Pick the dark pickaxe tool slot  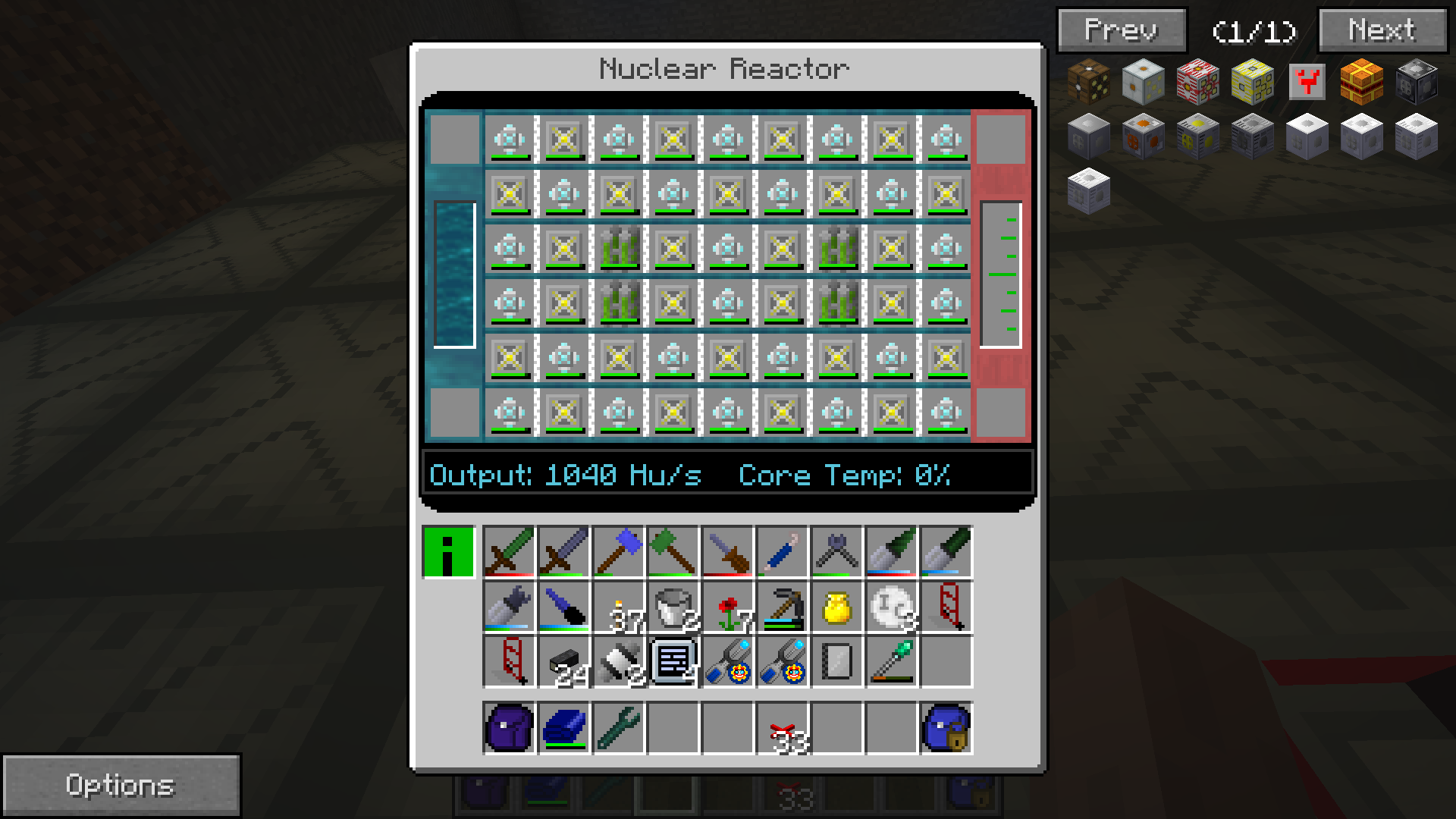coord(783,607)
